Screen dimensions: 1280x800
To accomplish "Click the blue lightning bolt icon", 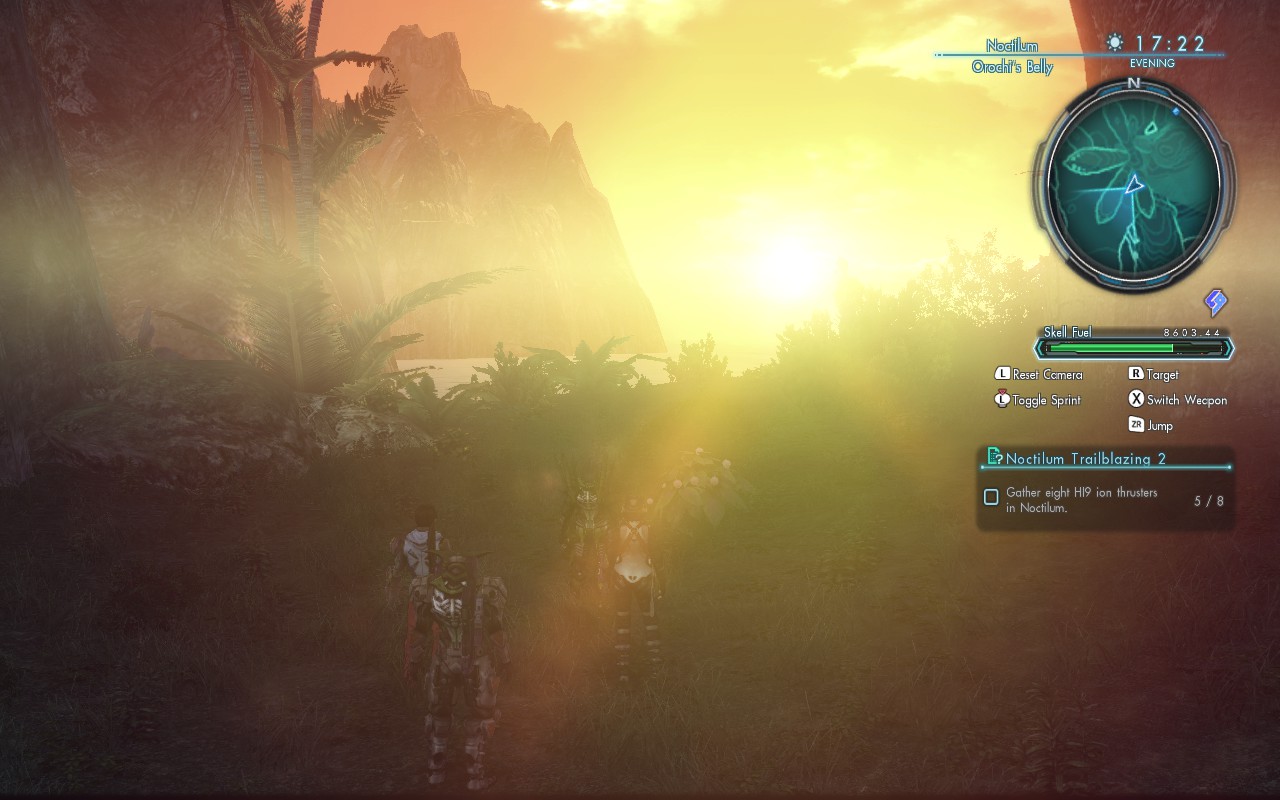I will [1215, 302].
